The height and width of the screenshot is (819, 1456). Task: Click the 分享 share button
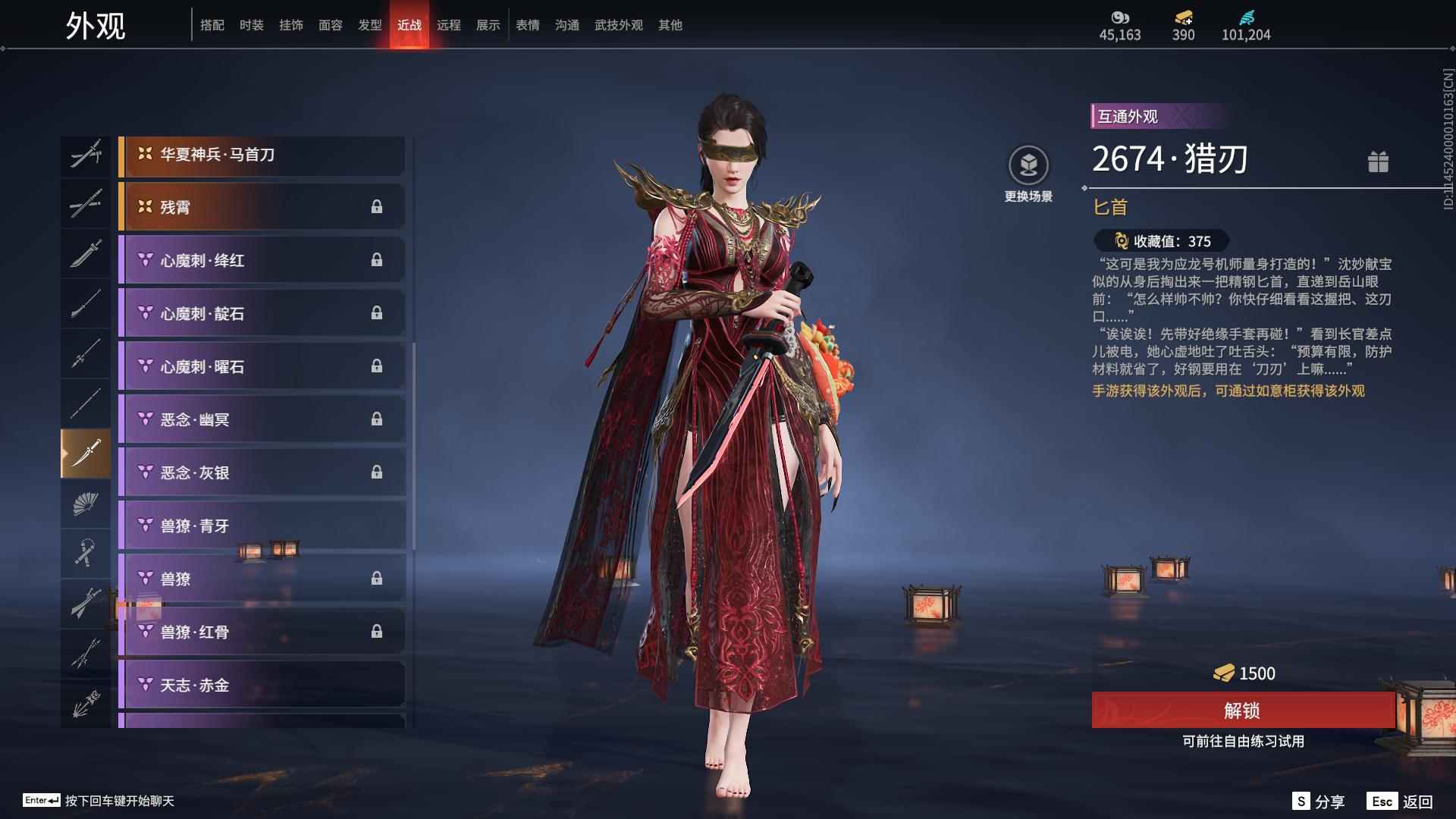coord(1316,799)
